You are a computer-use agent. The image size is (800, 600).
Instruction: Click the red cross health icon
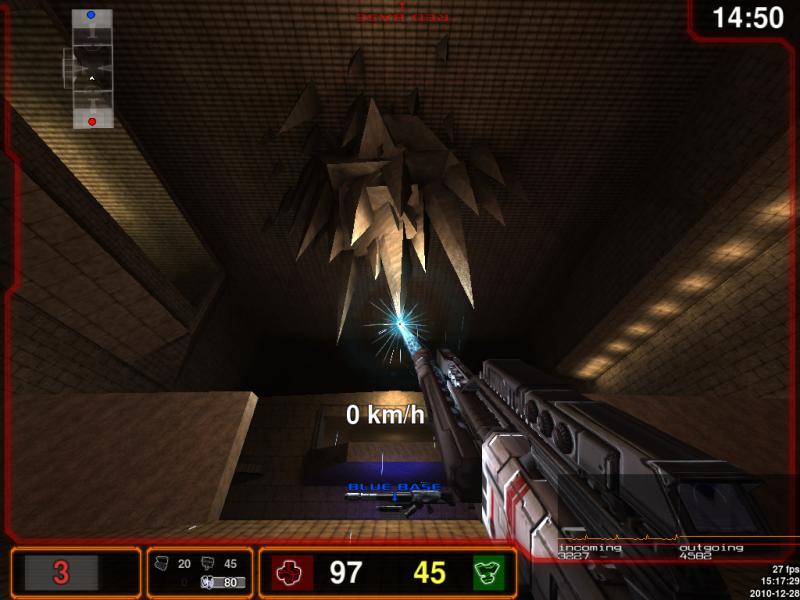(x=292, y=573)
